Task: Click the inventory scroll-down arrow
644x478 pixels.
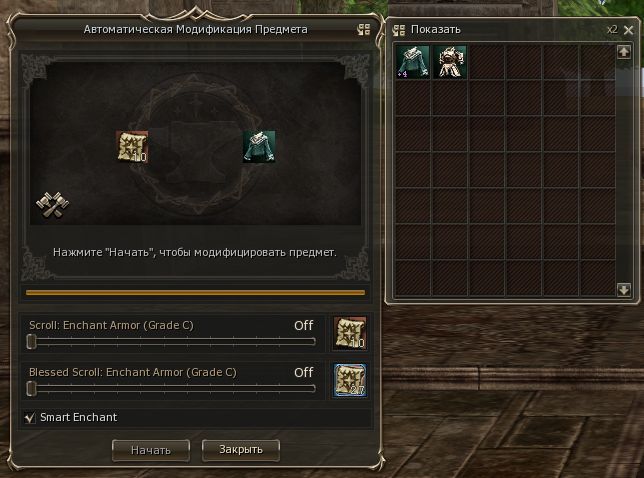Action: 624,290
